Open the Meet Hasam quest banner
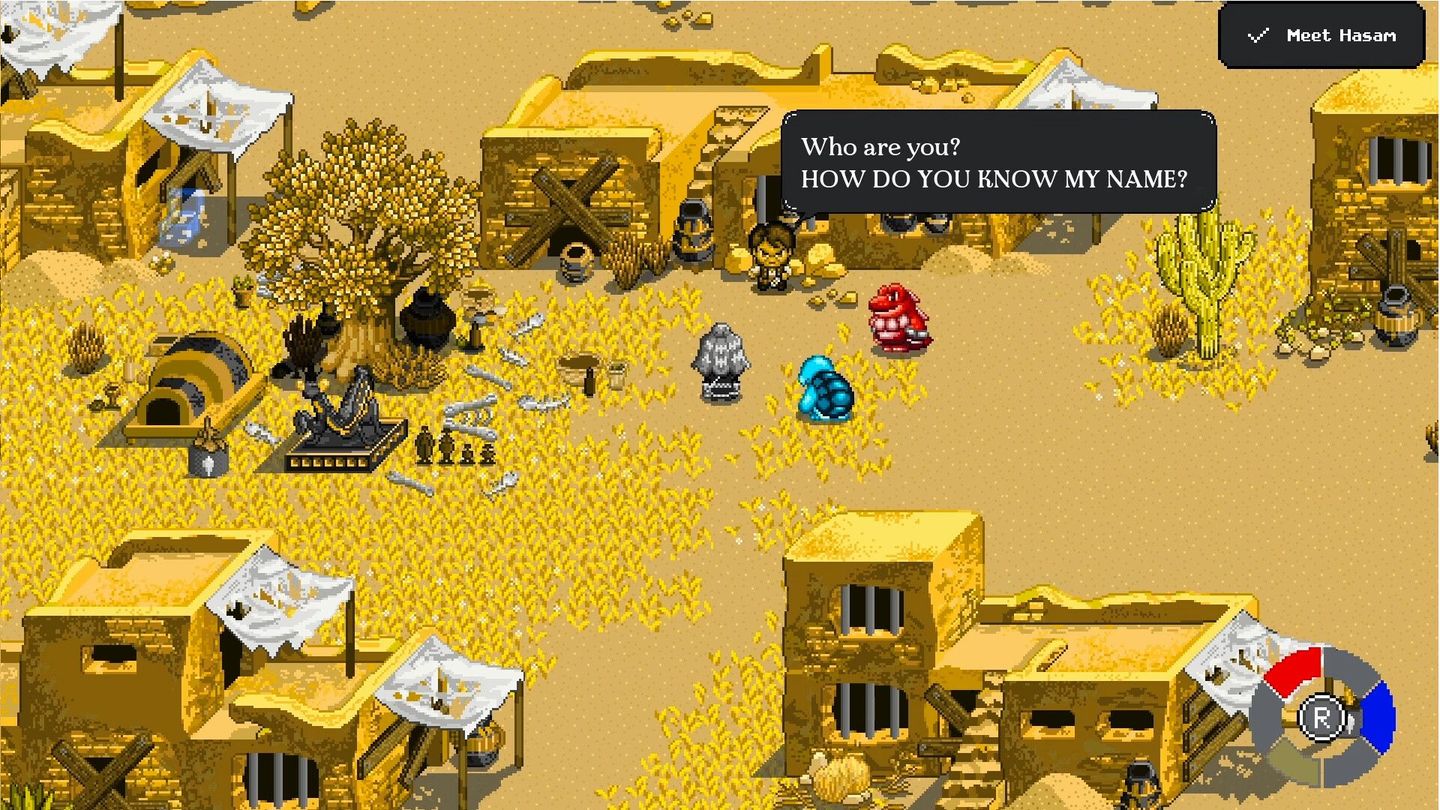Image resolution: width=1440 pixels, height=810 pixels. (x=1320, y=35)
